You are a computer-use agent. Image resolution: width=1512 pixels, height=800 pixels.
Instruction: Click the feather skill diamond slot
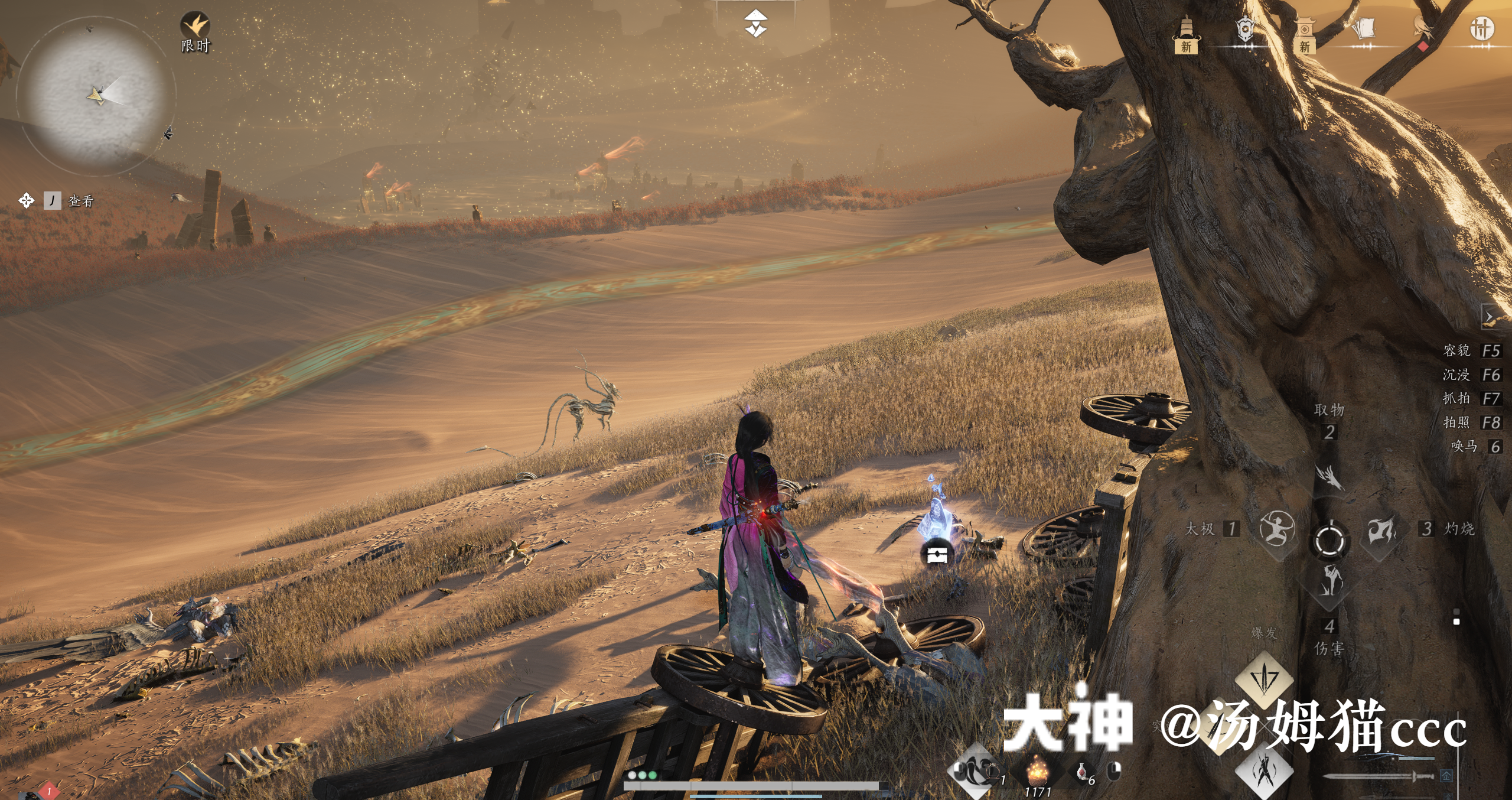[975, 770]
